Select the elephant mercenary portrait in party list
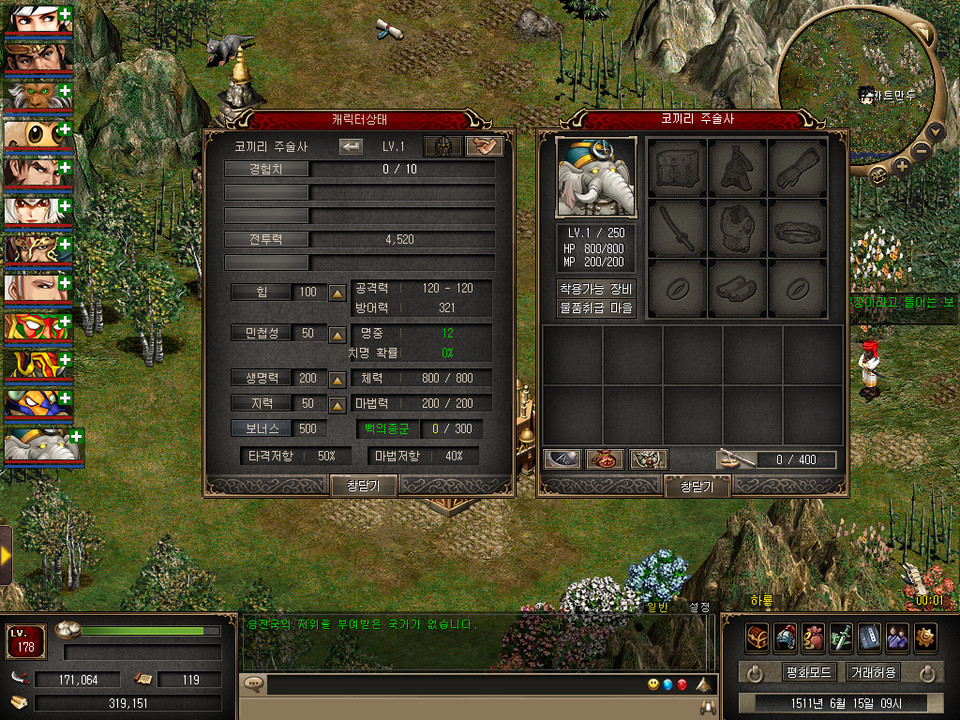The height and width of the screenshot is (720, 960). click(37, 445)
